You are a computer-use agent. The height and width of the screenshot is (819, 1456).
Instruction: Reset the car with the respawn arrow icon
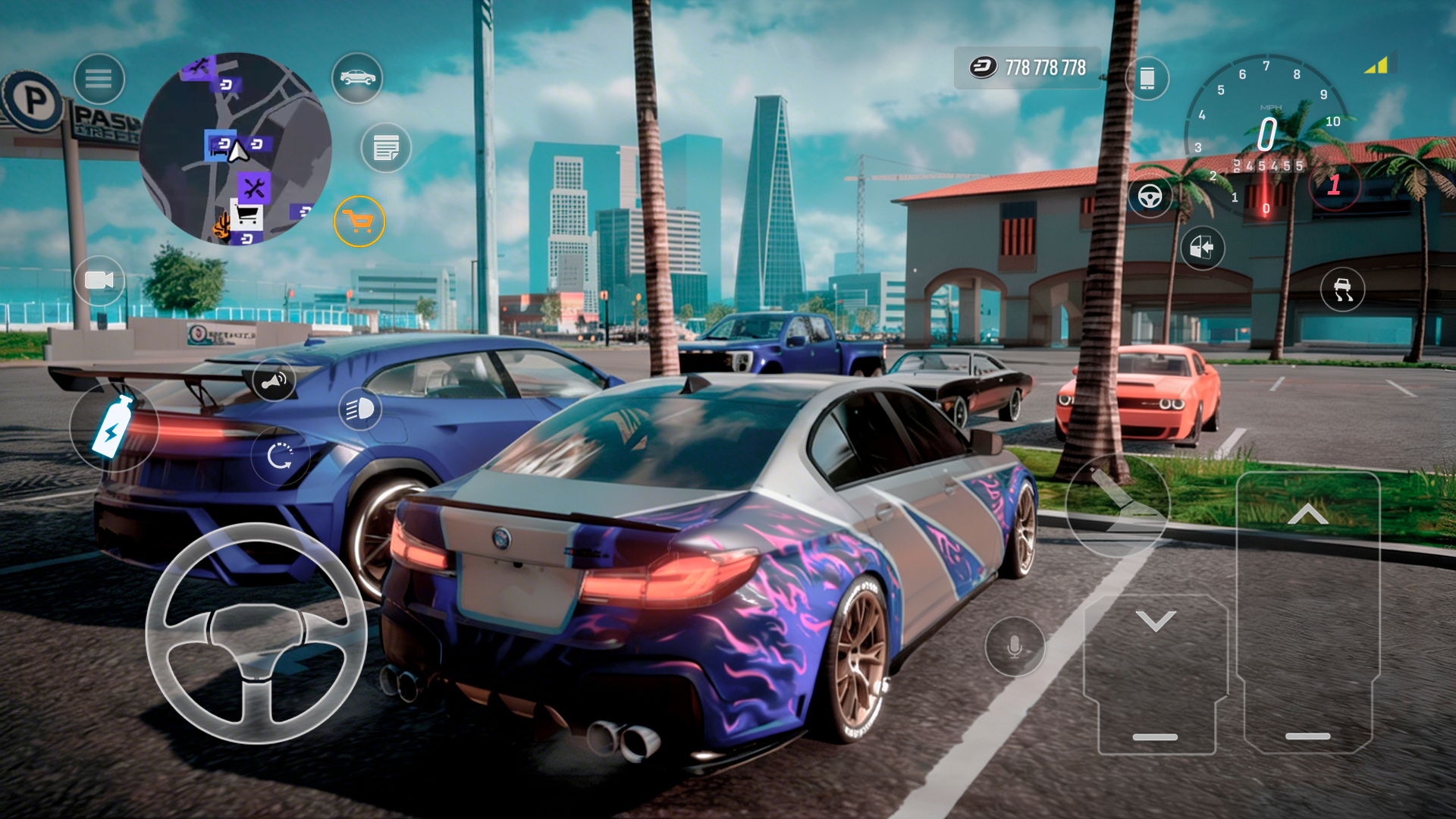pyautogui.click(x=281, y=455)
